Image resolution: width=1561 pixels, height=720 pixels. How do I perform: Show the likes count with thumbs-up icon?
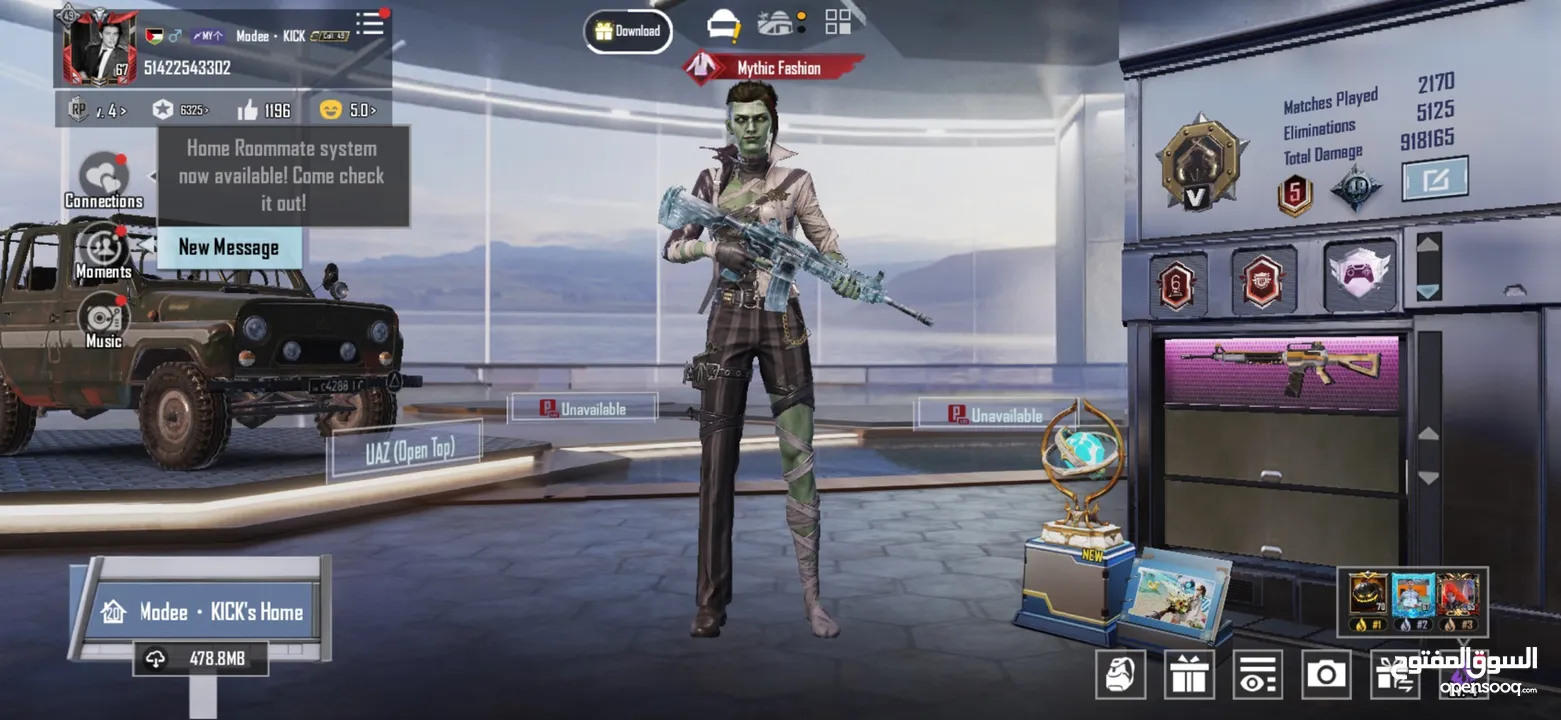coord(263,110)
